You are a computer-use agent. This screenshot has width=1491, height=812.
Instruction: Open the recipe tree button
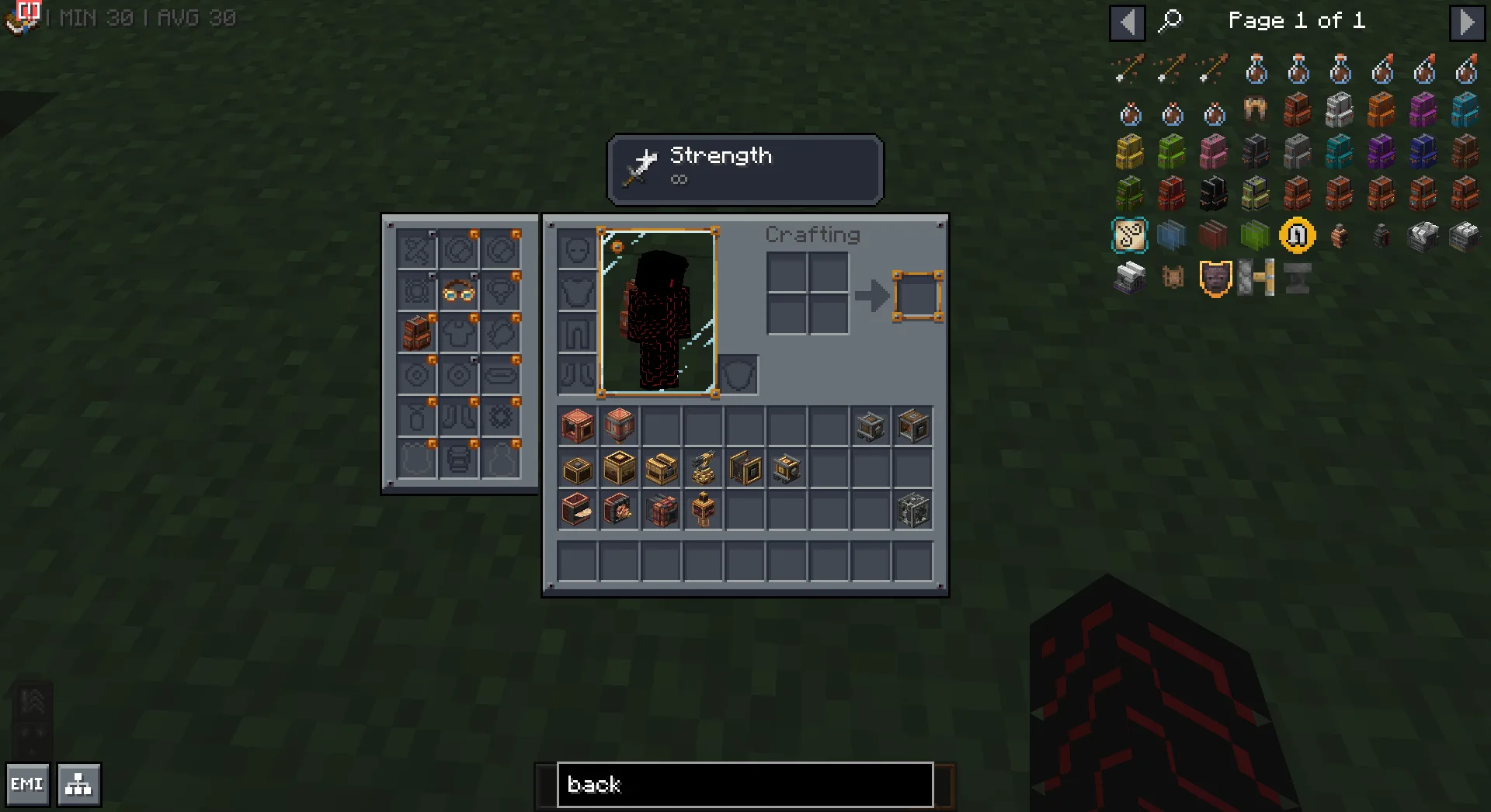(x=78, y=784)
